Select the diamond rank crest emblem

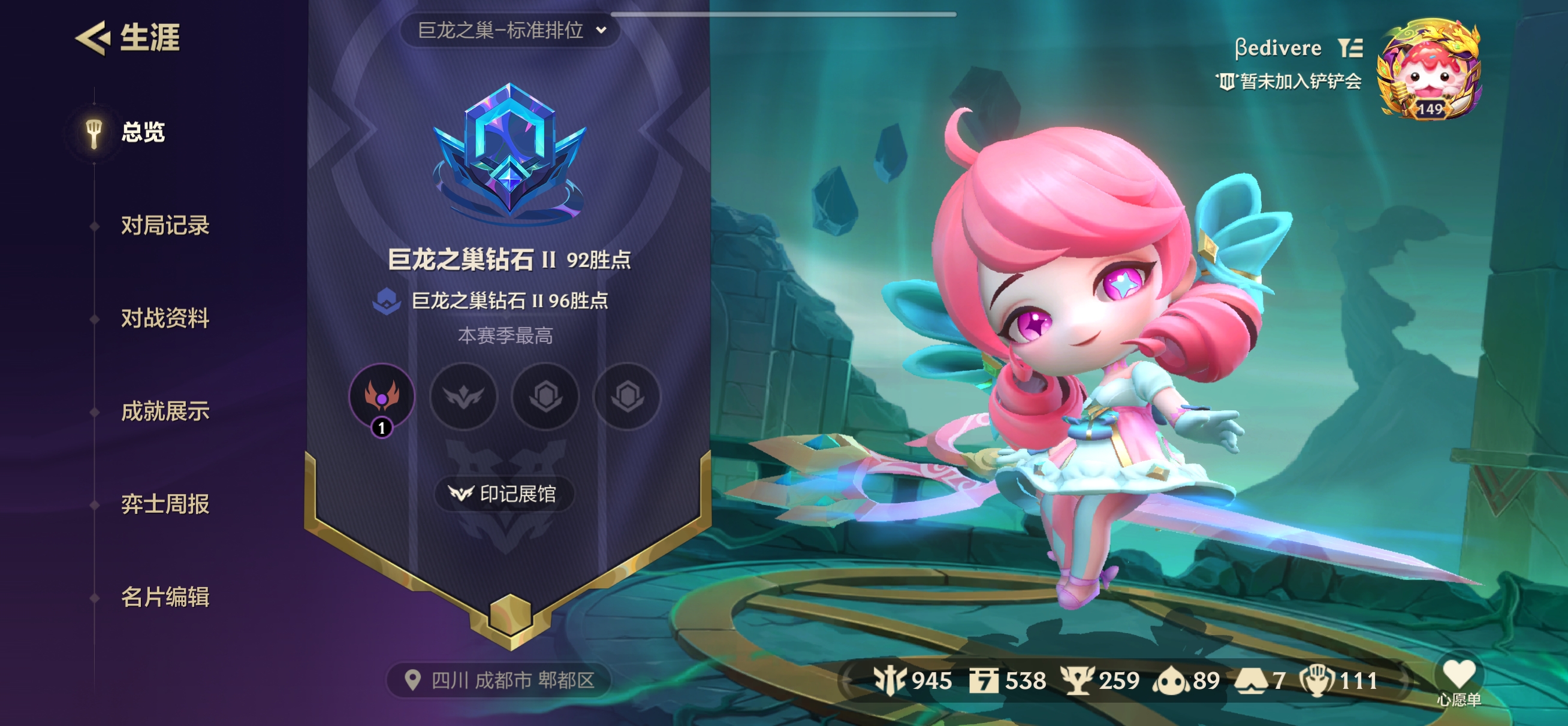(509, 152)
